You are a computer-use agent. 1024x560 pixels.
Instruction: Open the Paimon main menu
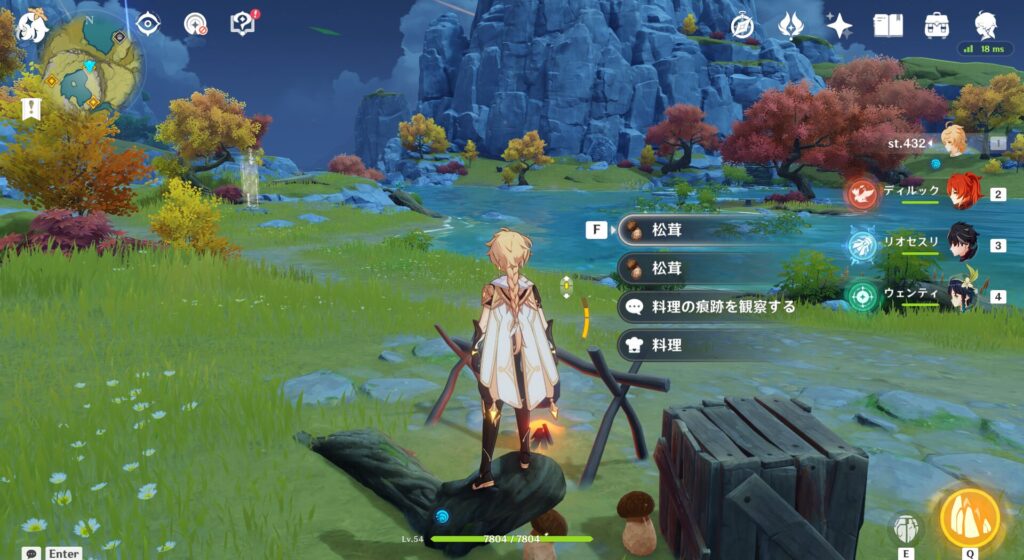pyautogui.click(x=33, y=26)
